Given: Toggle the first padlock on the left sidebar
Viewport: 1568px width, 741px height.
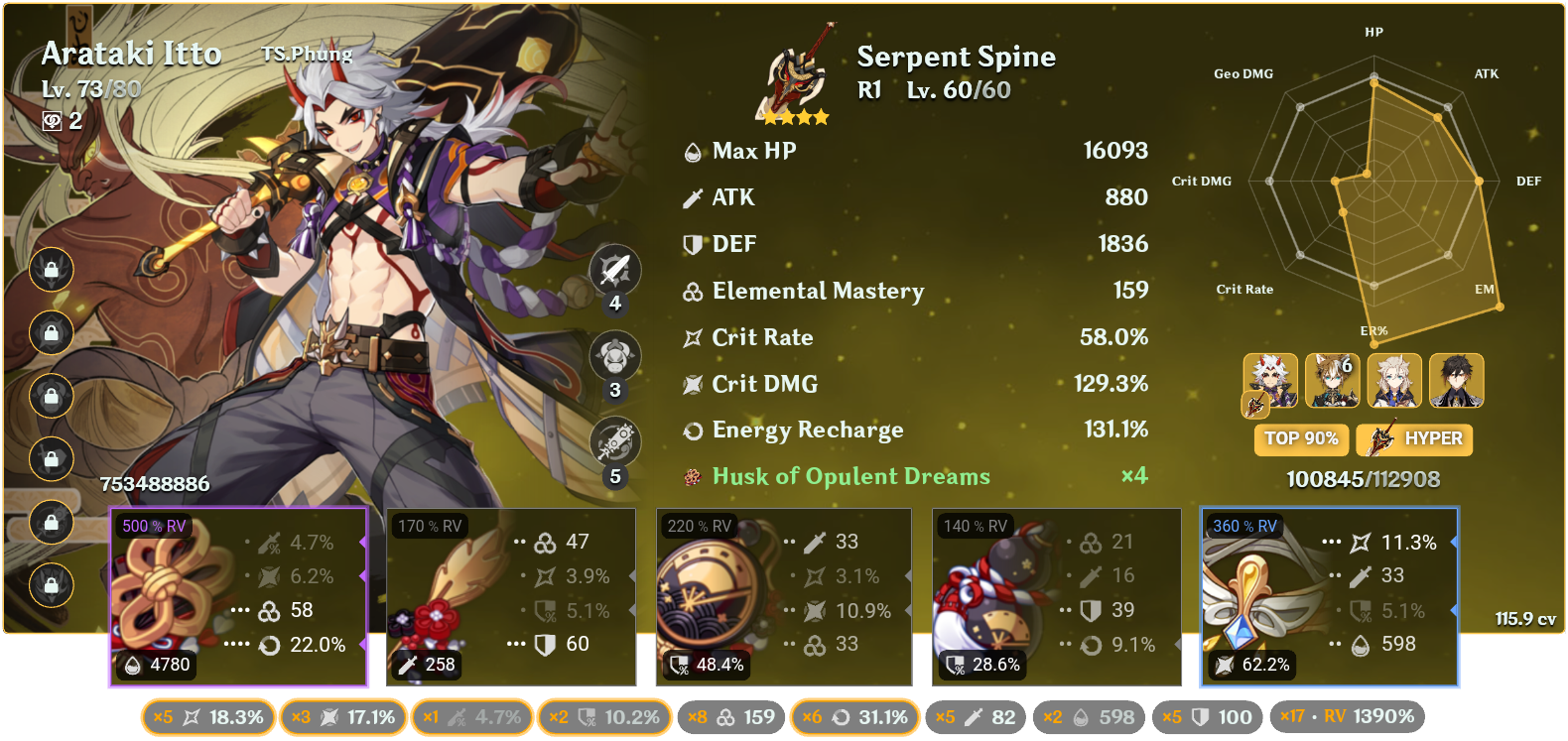Looking at the screenshot, I should tap(50, 270).
